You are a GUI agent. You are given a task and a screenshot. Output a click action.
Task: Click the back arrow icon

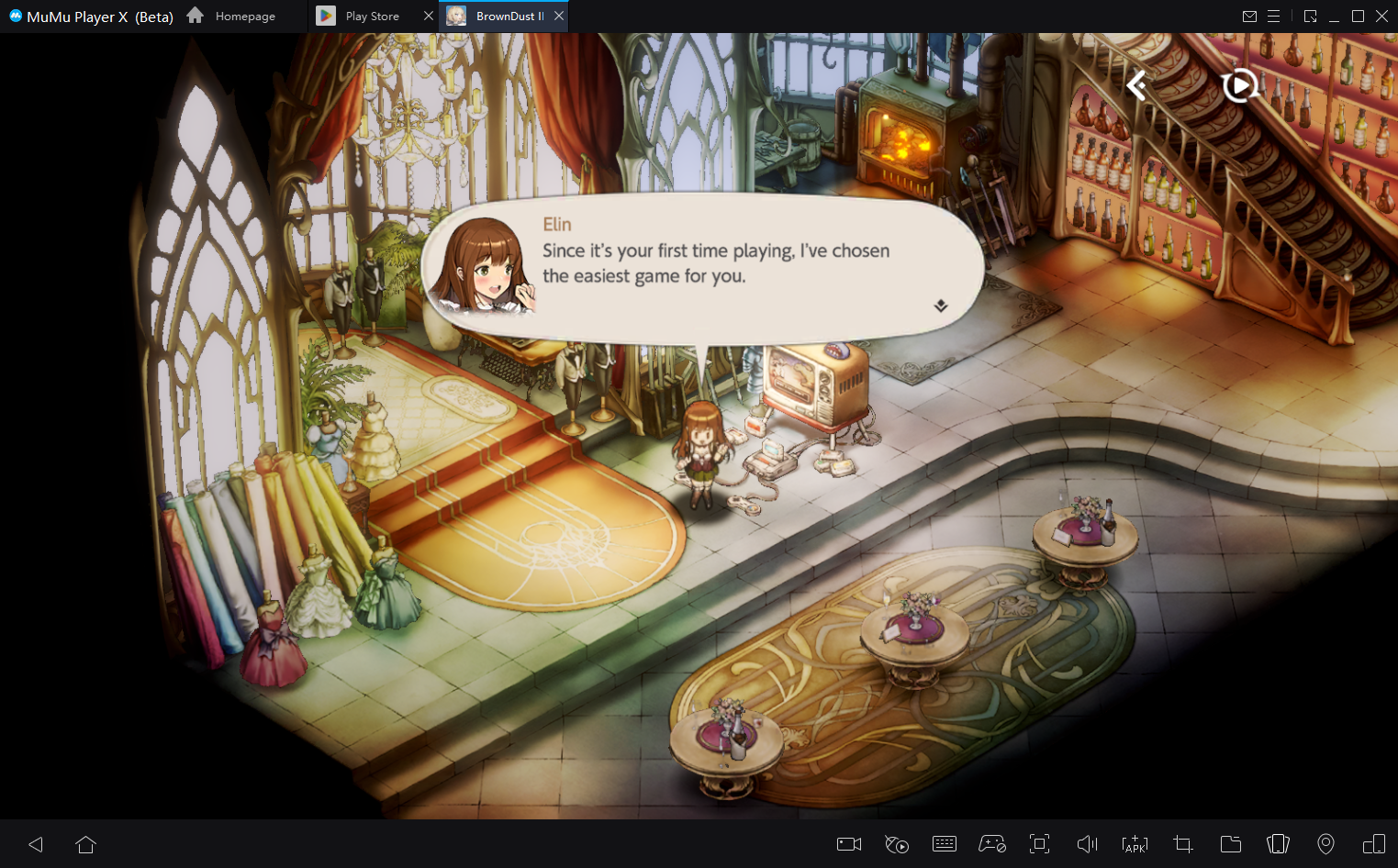pos(1136,85)
